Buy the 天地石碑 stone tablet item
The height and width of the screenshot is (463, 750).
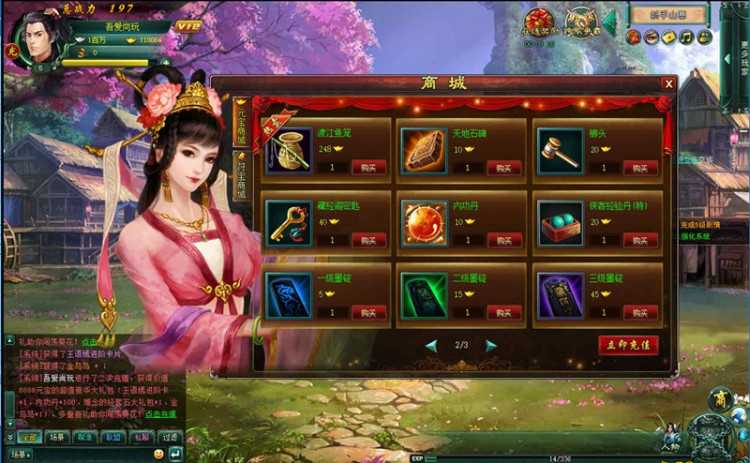tap(504, 167)
